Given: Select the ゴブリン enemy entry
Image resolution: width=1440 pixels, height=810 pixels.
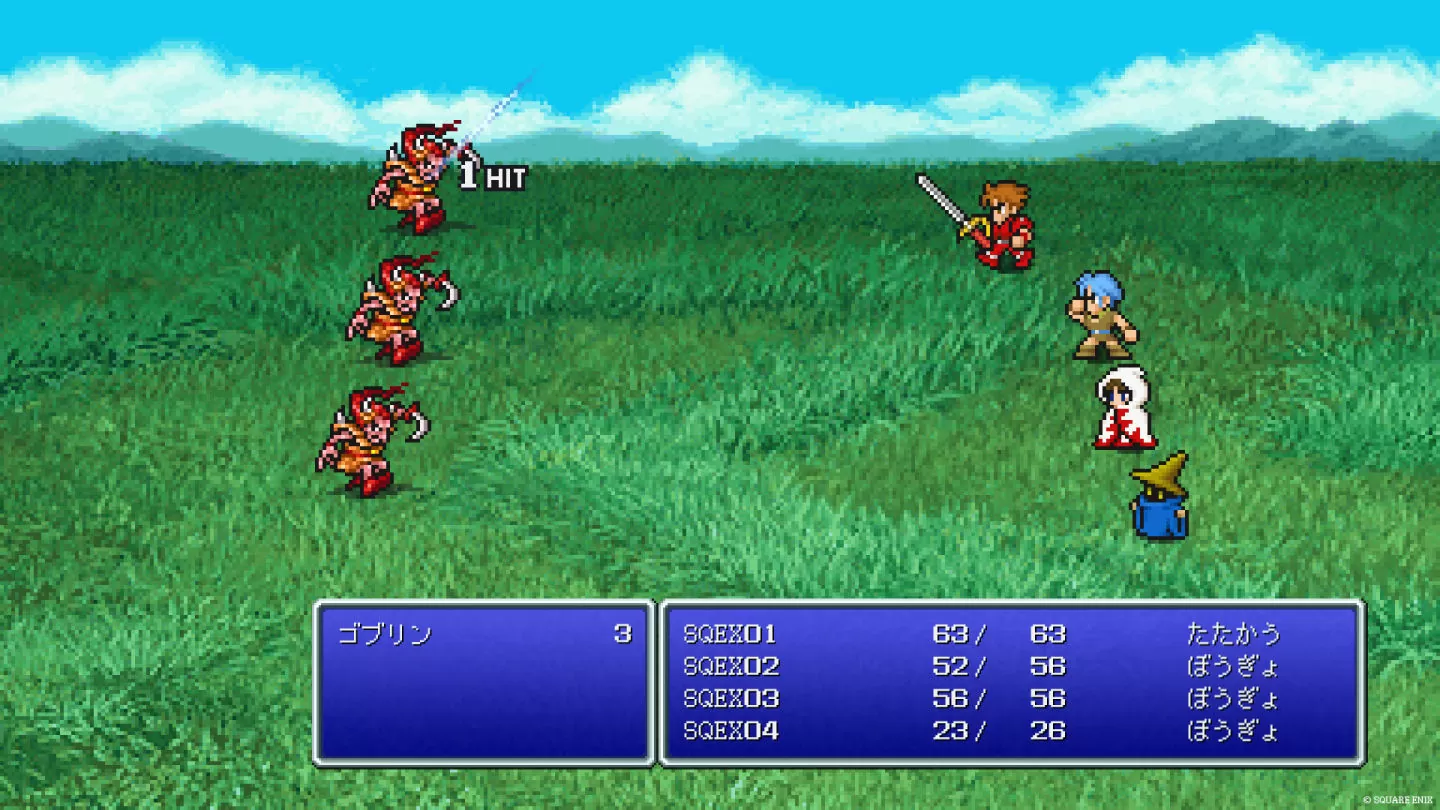Looking at the screenshot, I should 385,634.
